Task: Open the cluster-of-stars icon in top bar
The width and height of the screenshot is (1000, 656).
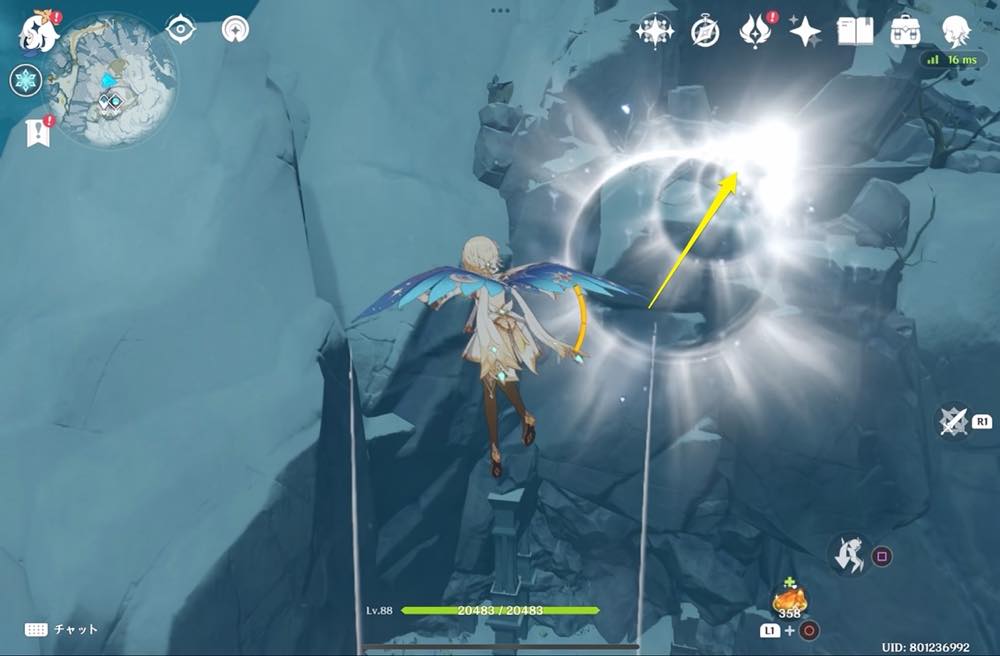Action: click(x=655, y=31)
